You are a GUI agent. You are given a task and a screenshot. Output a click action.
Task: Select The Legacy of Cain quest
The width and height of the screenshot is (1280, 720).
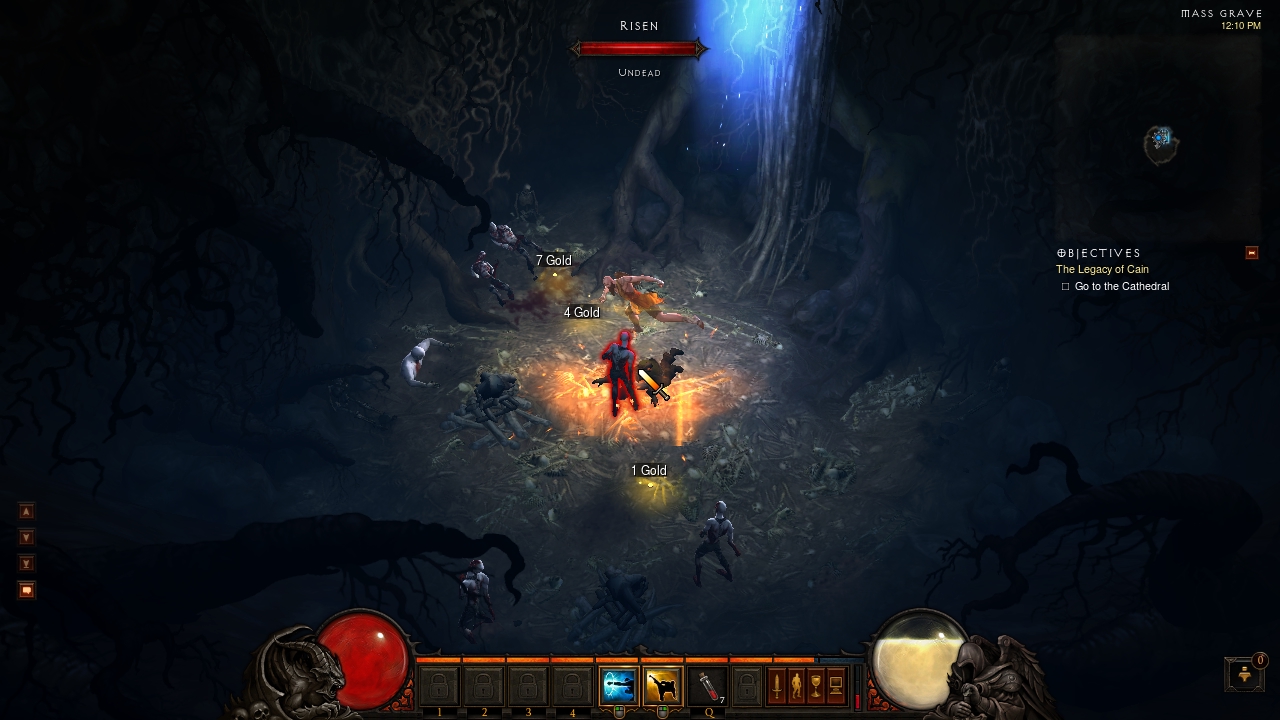[x=1102, y=270]
